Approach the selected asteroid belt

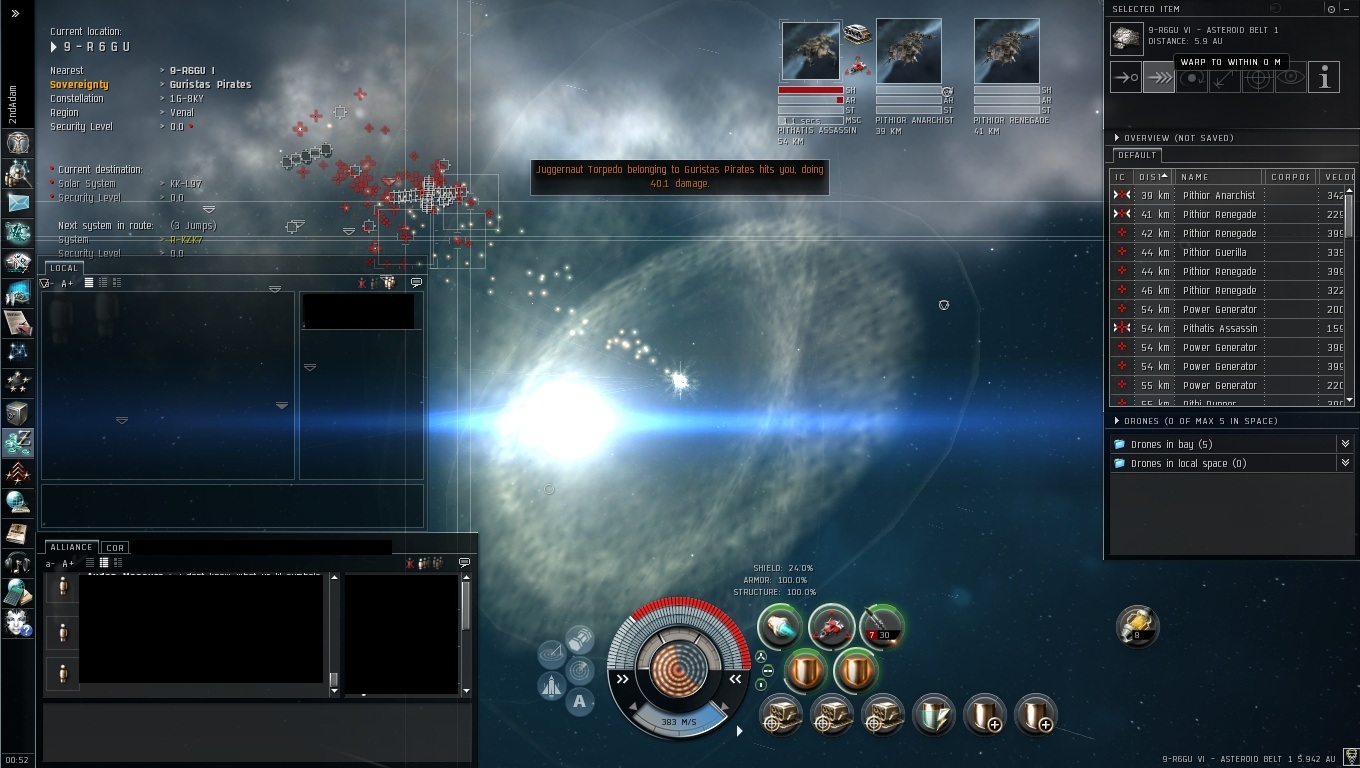click(1125, 78)
